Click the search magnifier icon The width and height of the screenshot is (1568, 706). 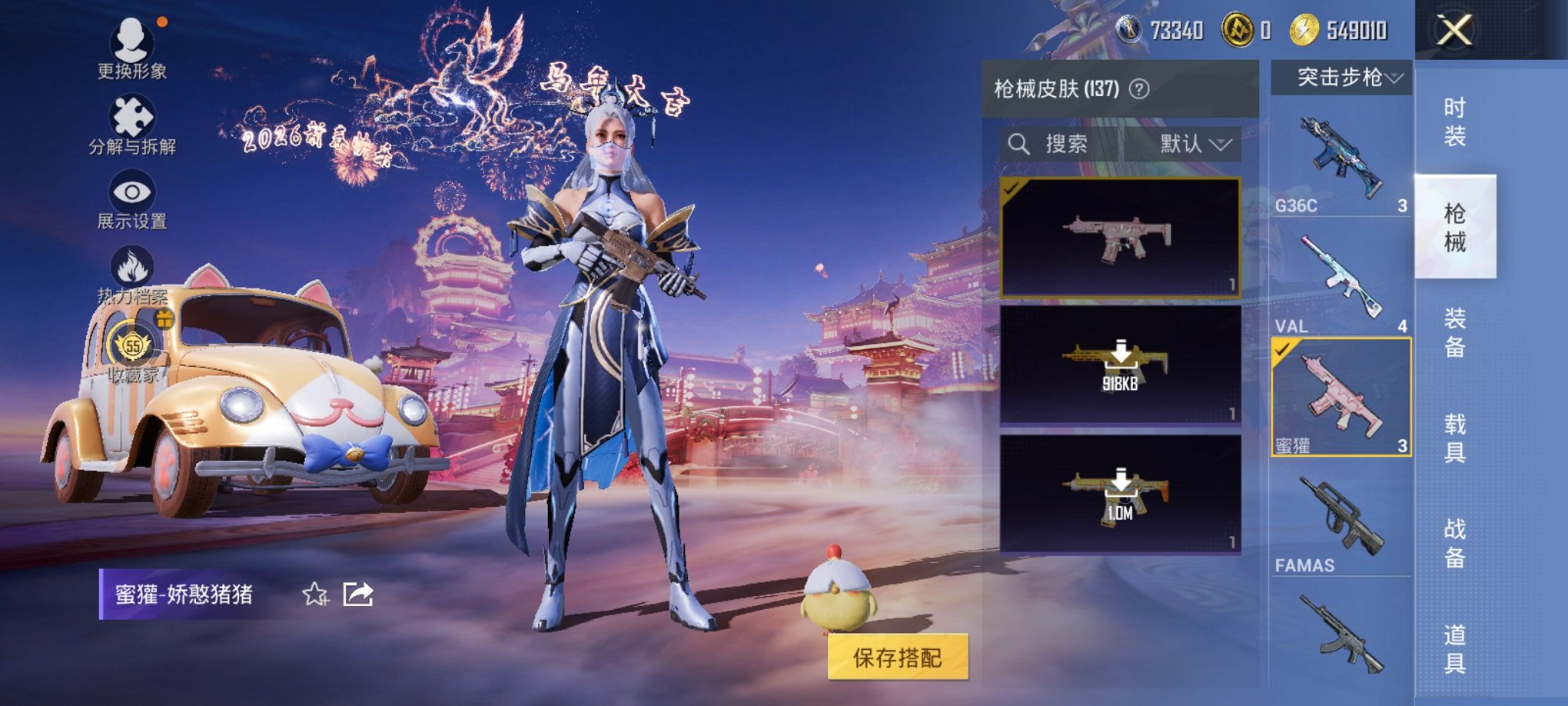coord(1021,142)
